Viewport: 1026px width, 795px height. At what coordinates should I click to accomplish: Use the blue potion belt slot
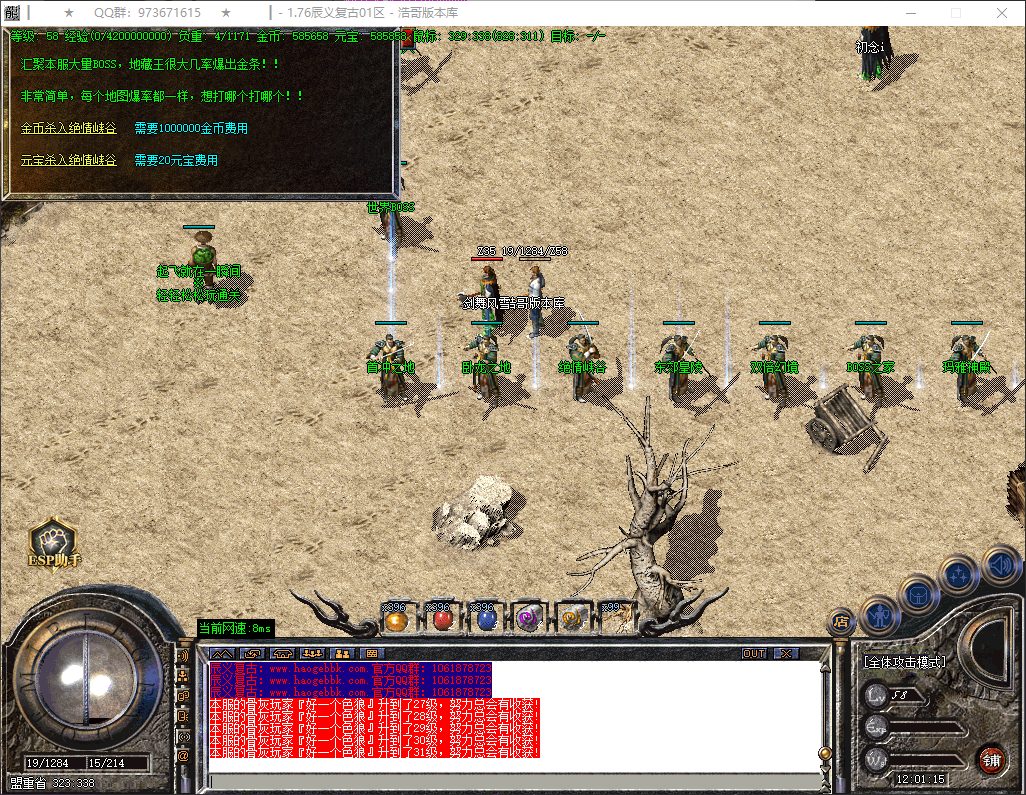click(484, 620)
